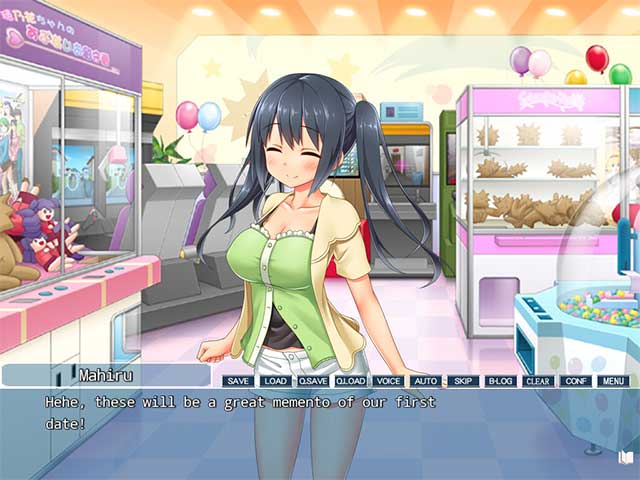Screen dimensions: 640x480
Task: Open the CONF settings screen
Action: 575,381
